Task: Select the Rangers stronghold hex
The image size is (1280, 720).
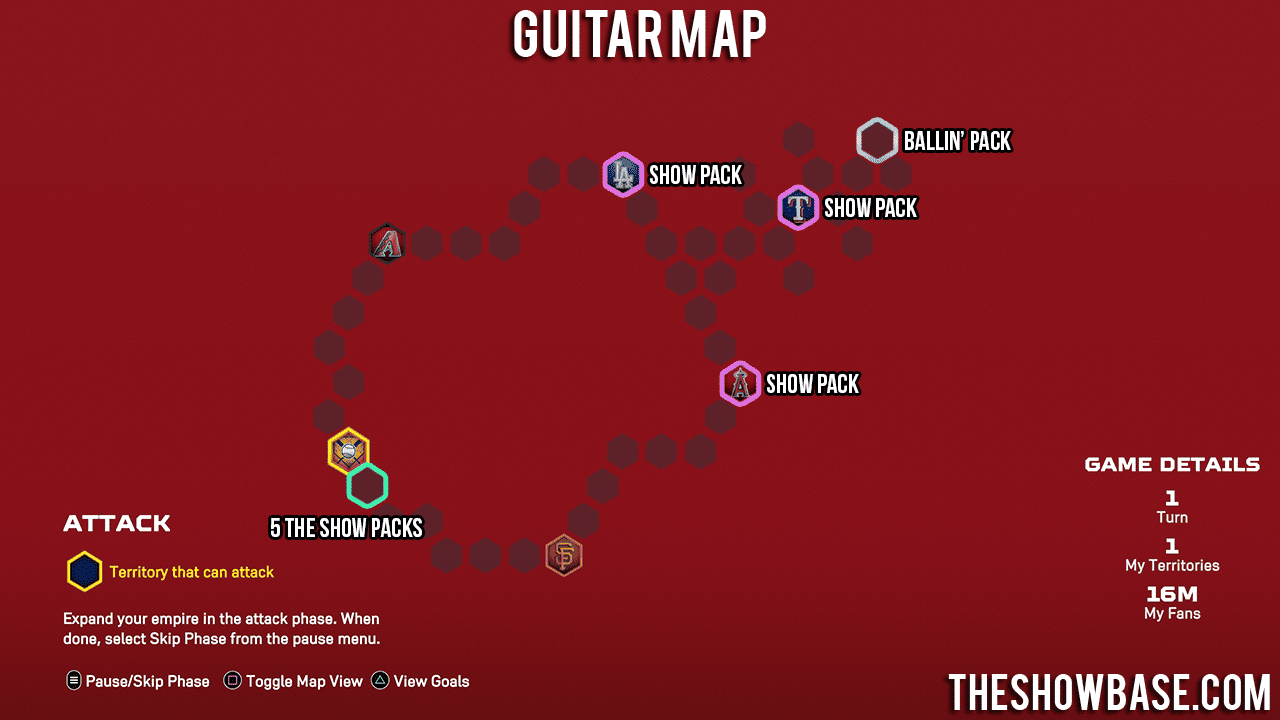Action: point(798,208)
